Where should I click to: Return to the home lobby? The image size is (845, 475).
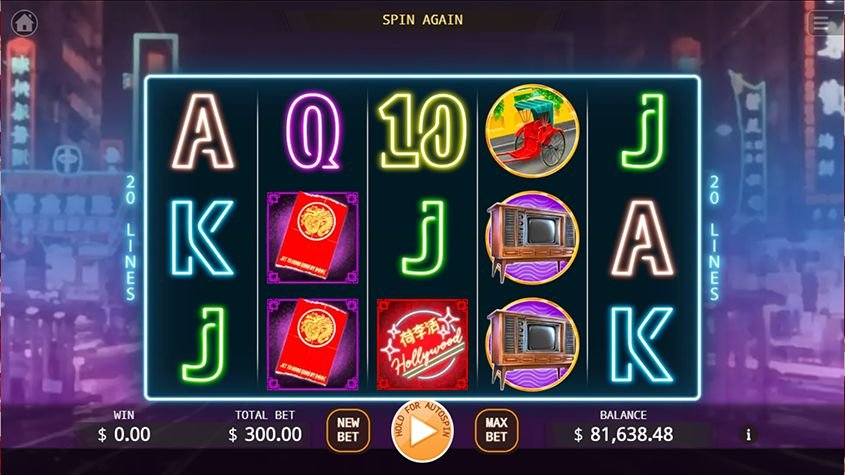pyautogui.click(x=24, y=23)
